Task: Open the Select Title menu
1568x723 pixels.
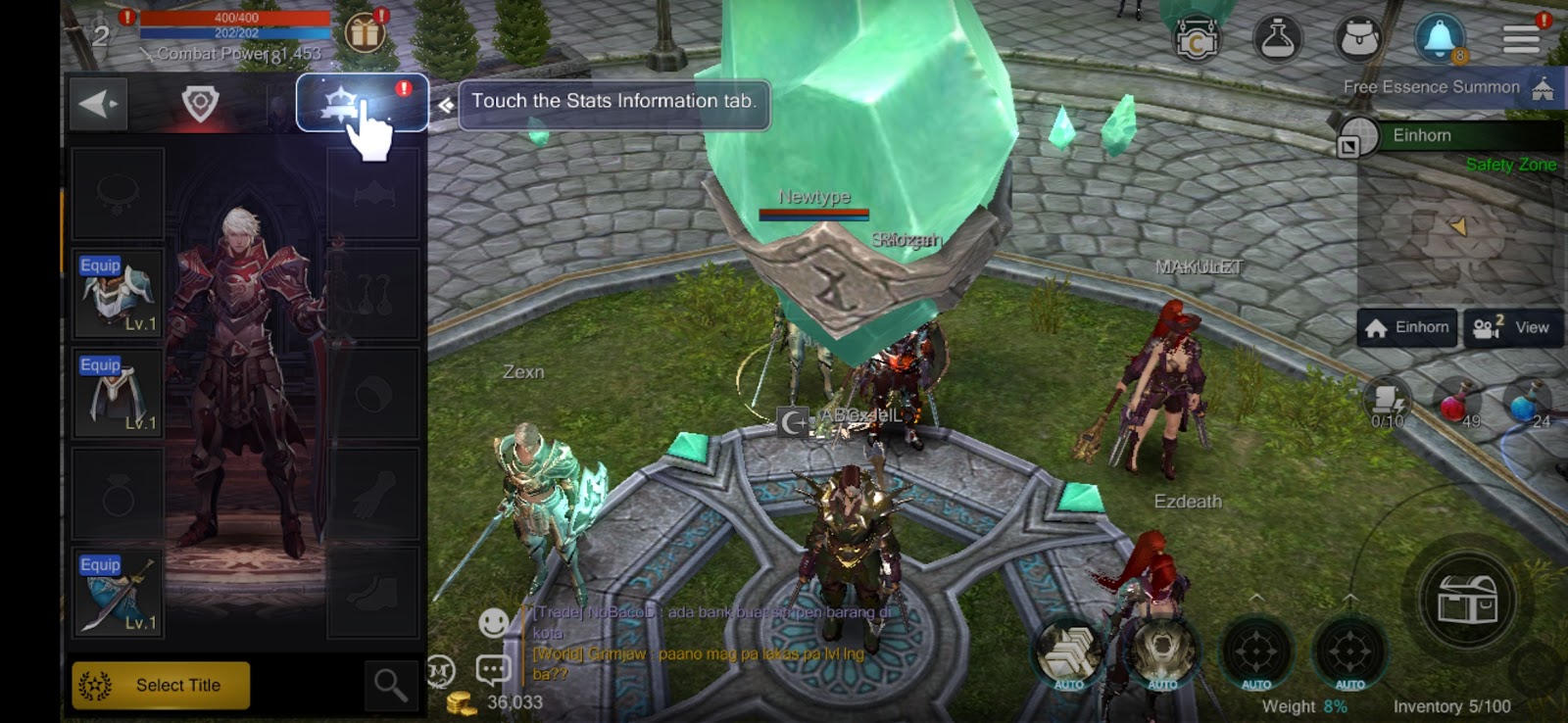Action: coord(161,685)
